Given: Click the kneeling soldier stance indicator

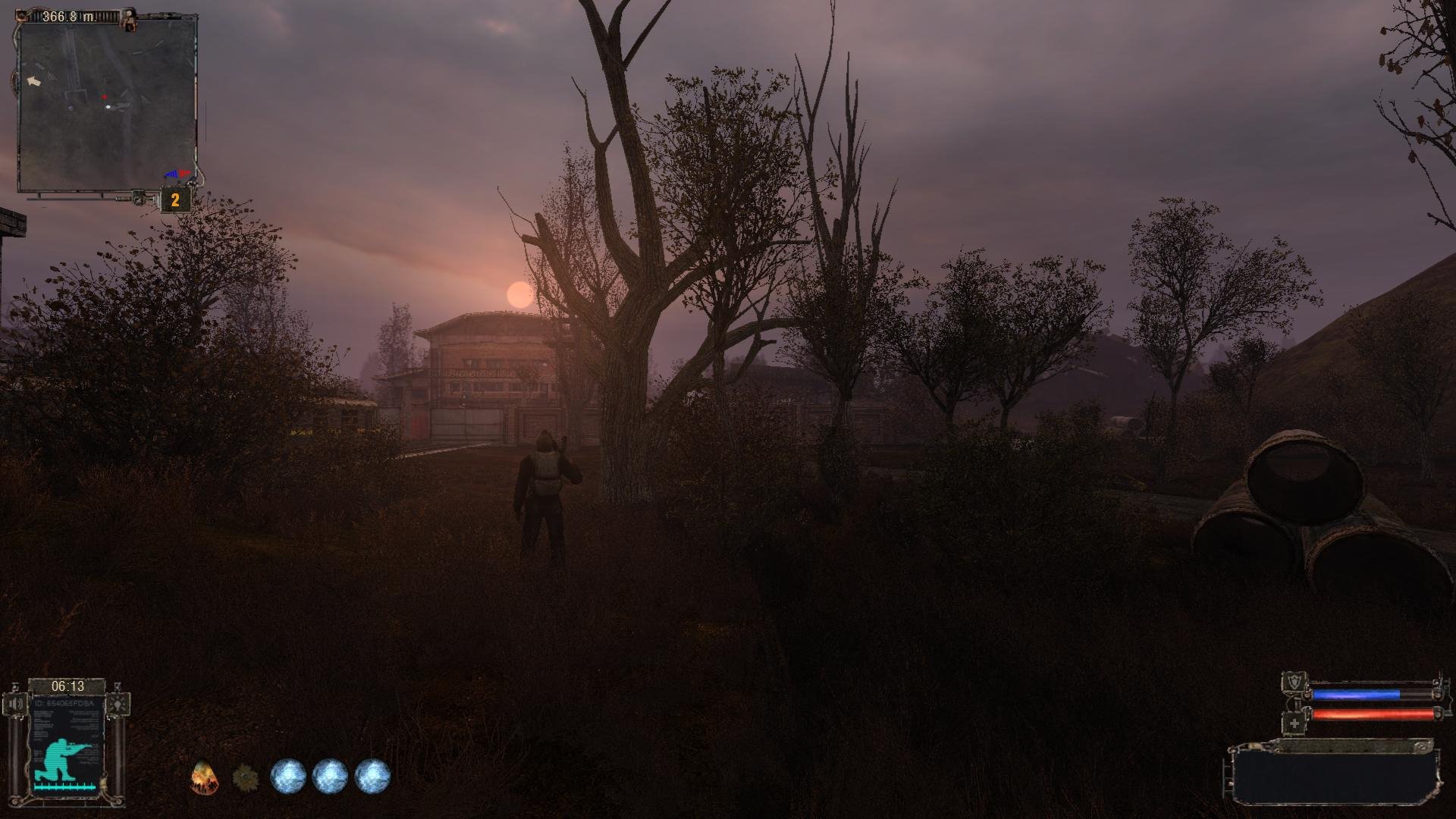Looking at the screenshot, I should pyautogui.click(x=66, y=760).
